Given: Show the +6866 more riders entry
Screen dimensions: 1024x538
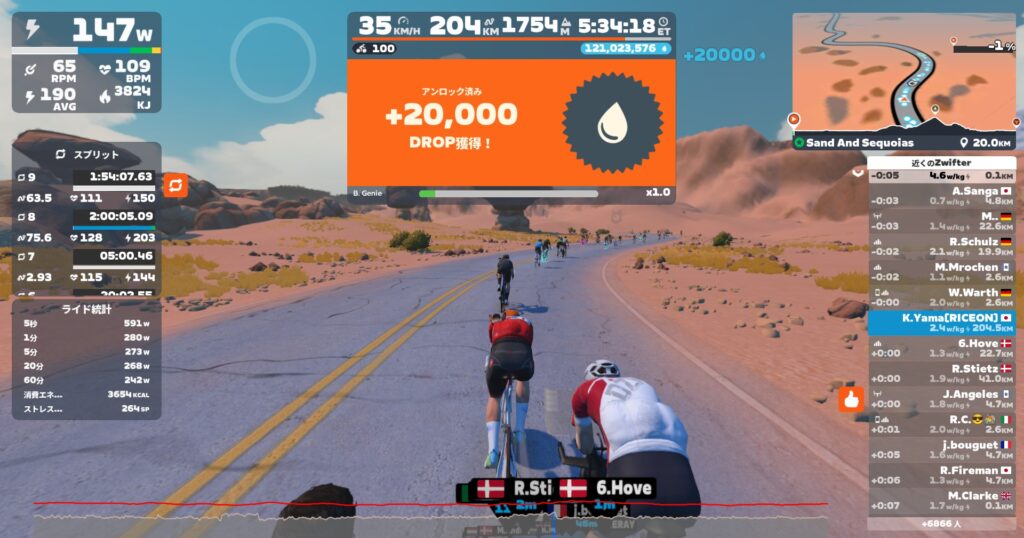Looking at the screenshot, I should click(941, 523).
